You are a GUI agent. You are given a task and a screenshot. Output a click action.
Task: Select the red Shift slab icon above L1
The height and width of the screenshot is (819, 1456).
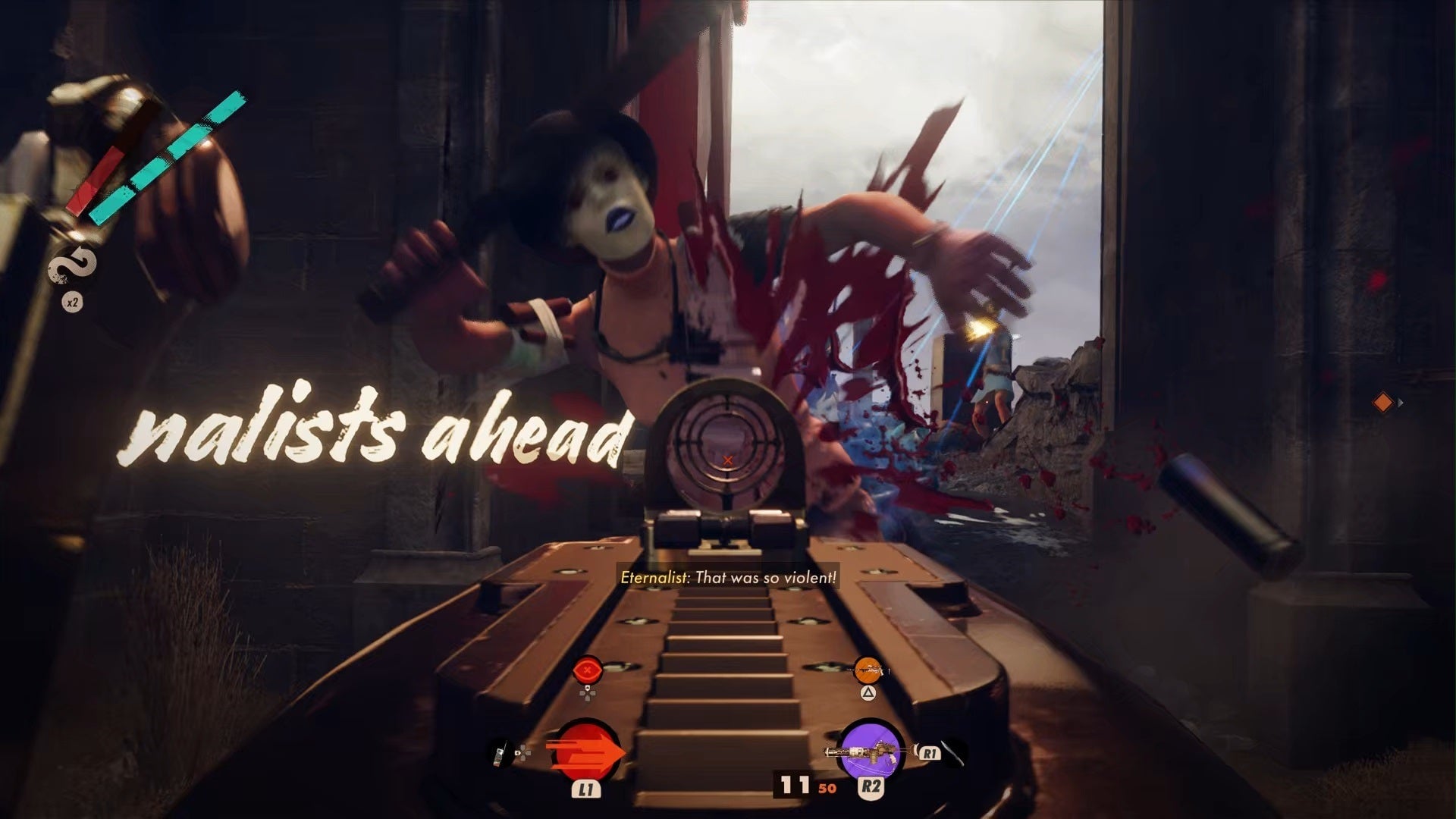[585, 751]
